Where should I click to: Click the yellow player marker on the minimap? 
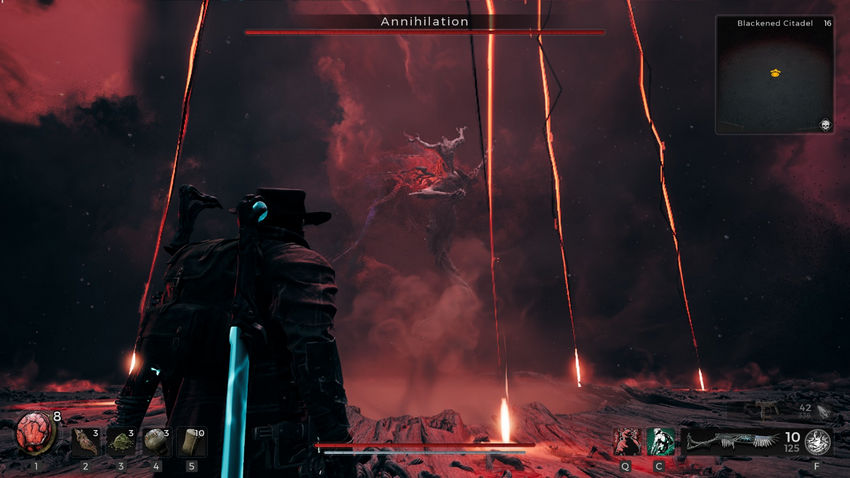tap(775, 73)
